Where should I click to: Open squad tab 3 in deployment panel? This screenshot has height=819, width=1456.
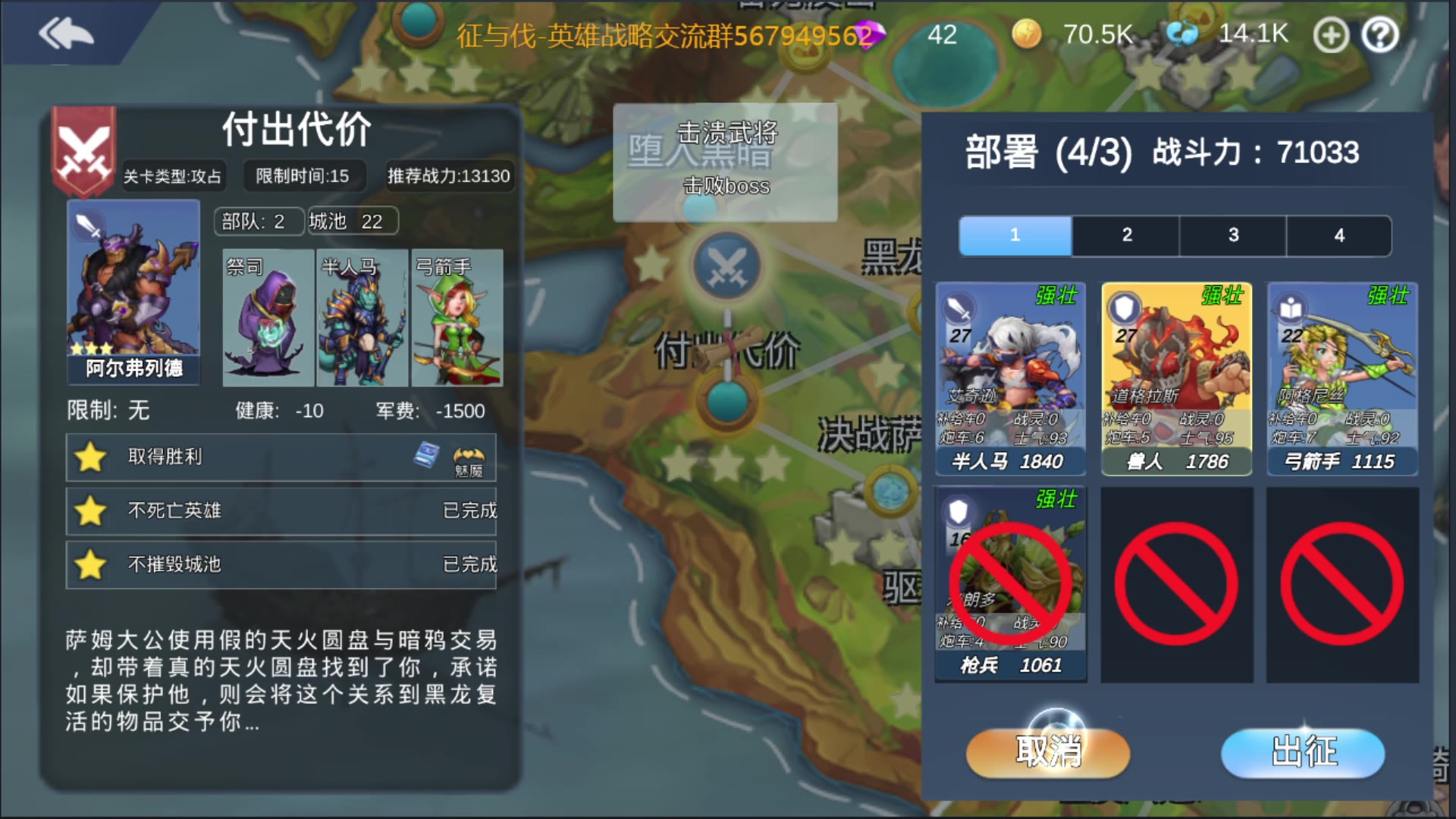click(1233, 235)
